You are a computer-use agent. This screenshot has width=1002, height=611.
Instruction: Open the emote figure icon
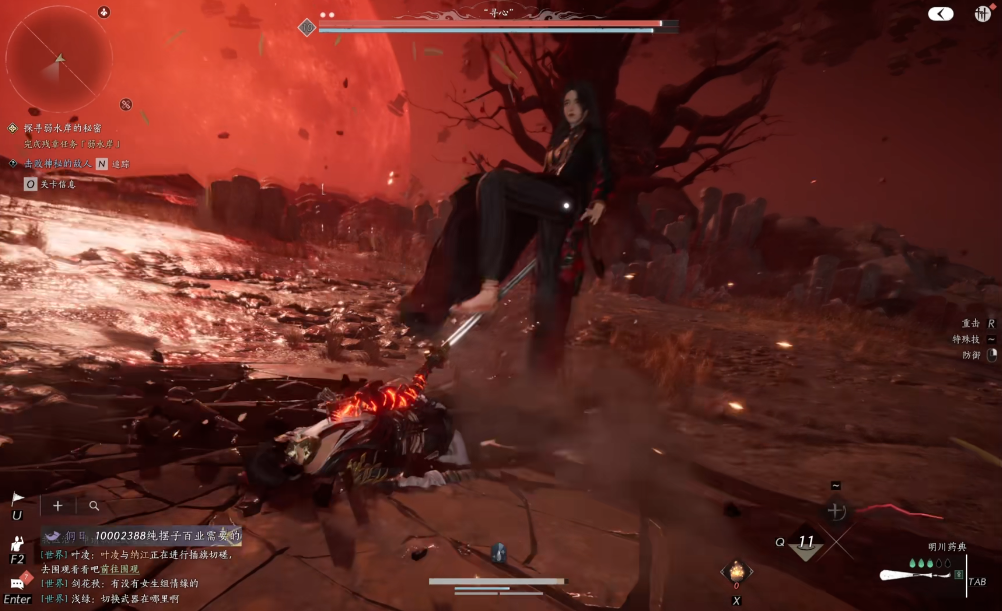click(x=17, y=544)
